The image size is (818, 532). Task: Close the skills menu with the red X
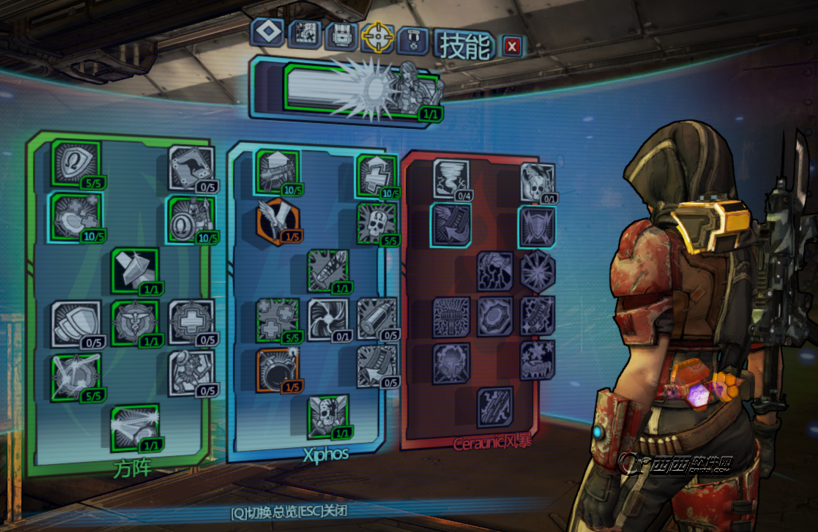point(512,45)
